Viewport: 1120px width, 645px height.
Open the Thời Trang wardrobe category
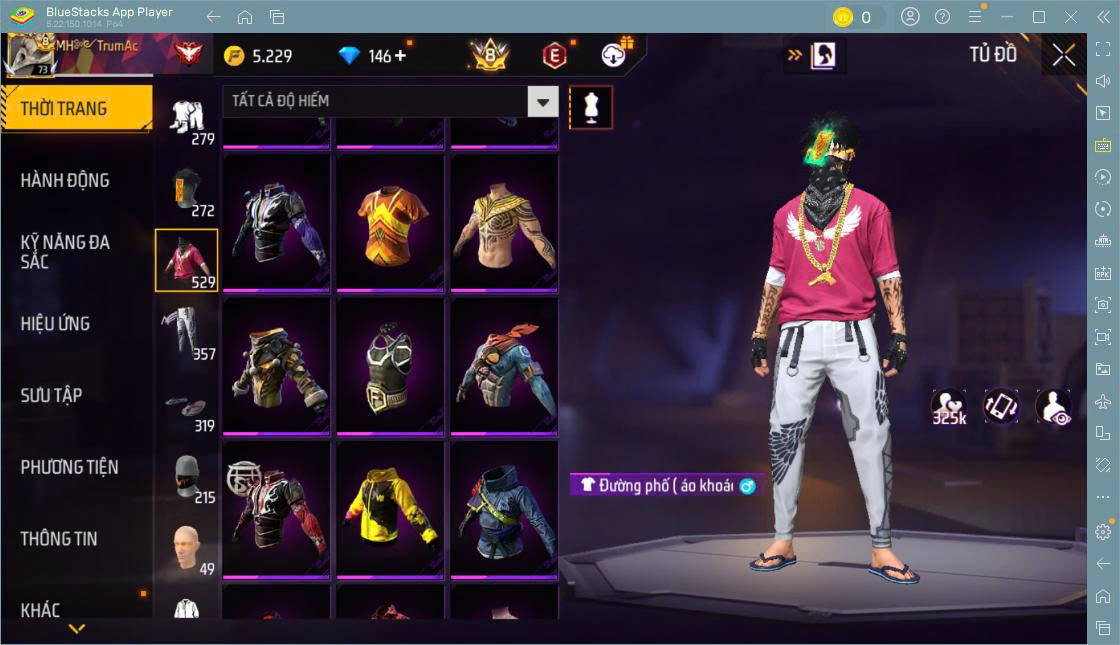(x=76, y=109)
